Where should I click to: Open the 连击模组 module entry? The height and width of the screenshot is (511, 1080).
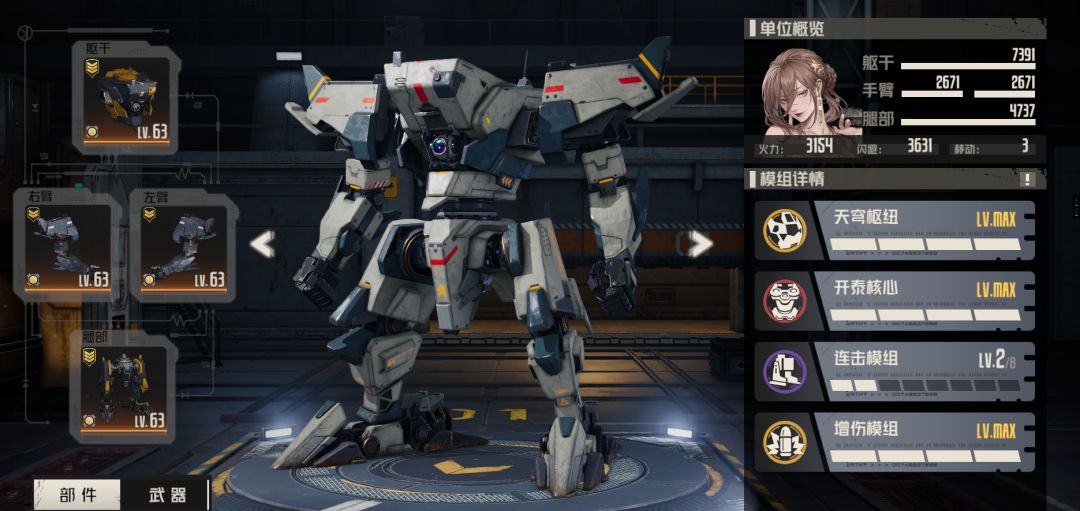click(x=895, y=372)
